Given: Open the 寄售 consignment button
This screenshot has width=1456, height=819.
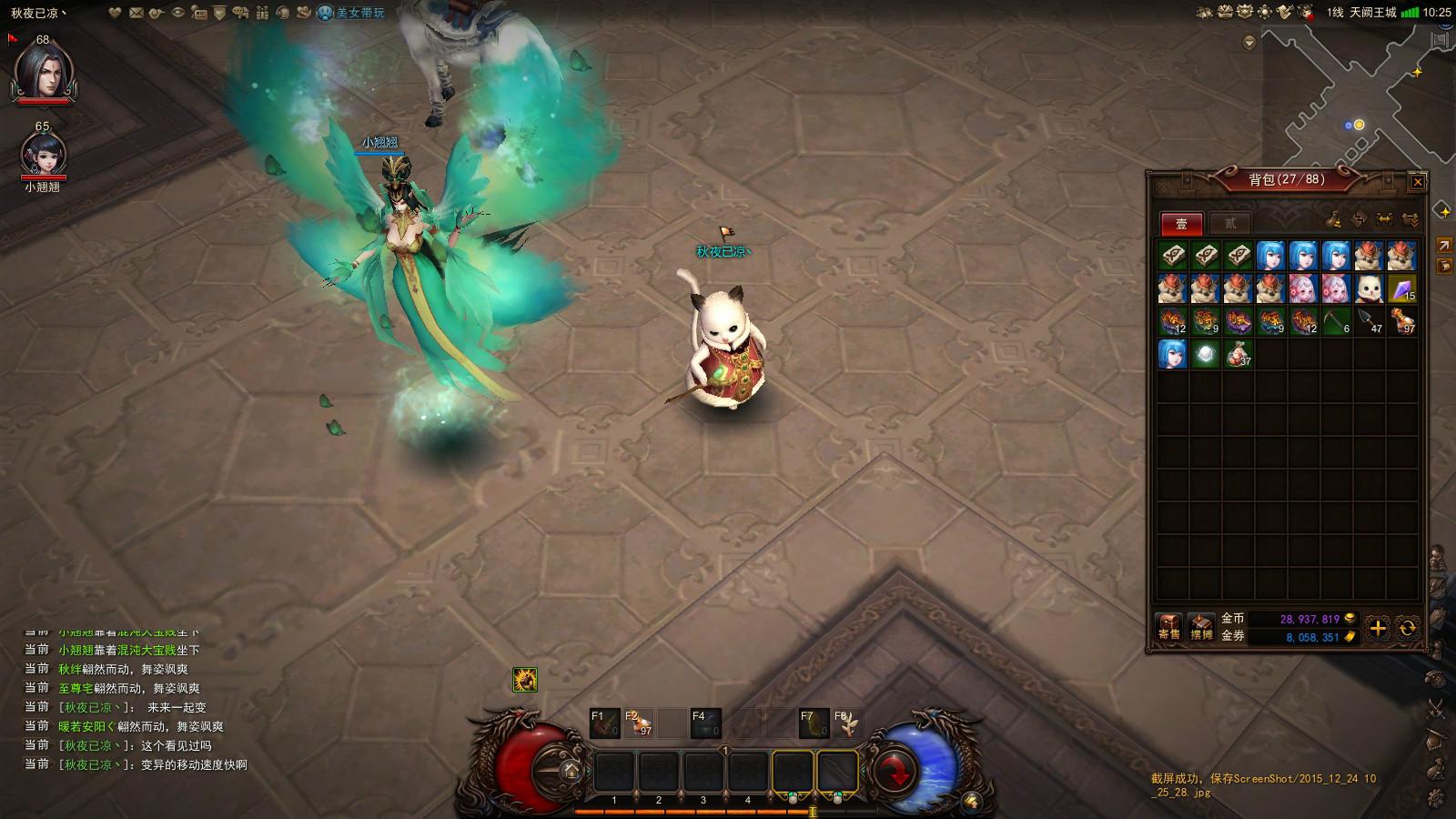Looking at the screenshot, I should (x=1169, y=627).
